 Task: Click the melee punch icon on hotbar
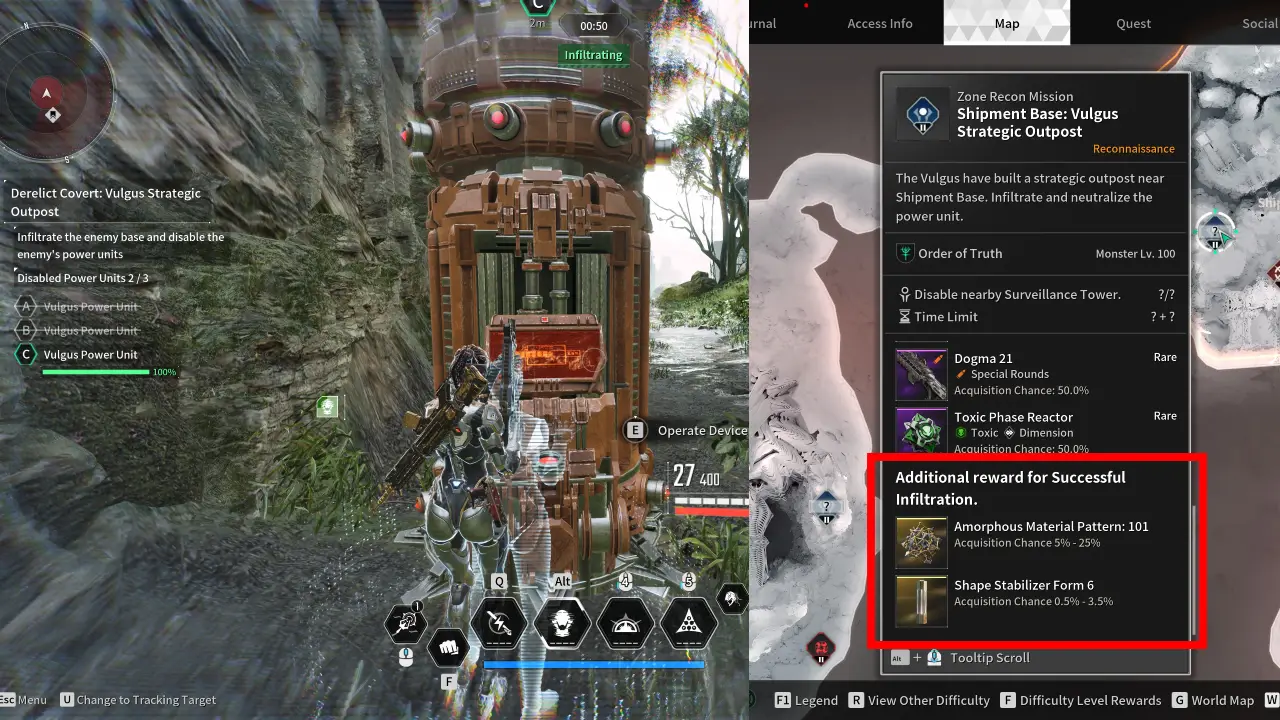click(448, 648)
